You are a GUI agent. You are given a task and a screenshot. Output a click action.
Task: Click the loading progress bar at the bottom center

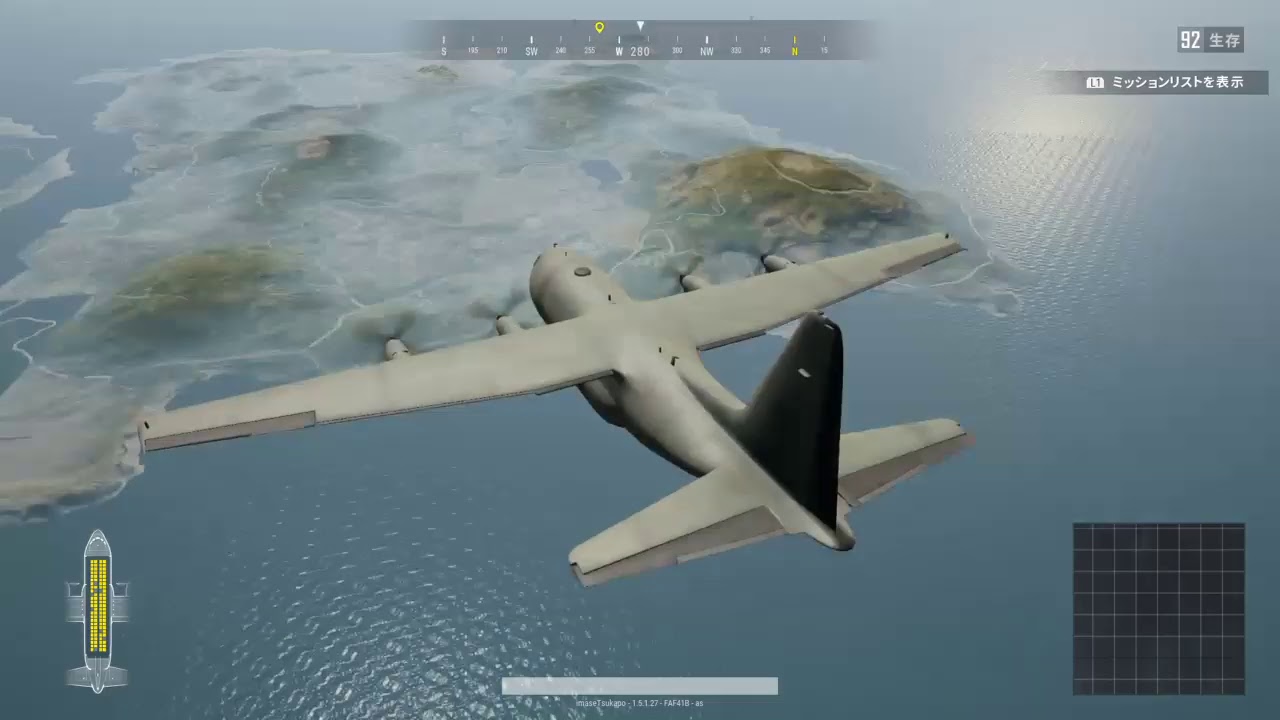[639, 687]
